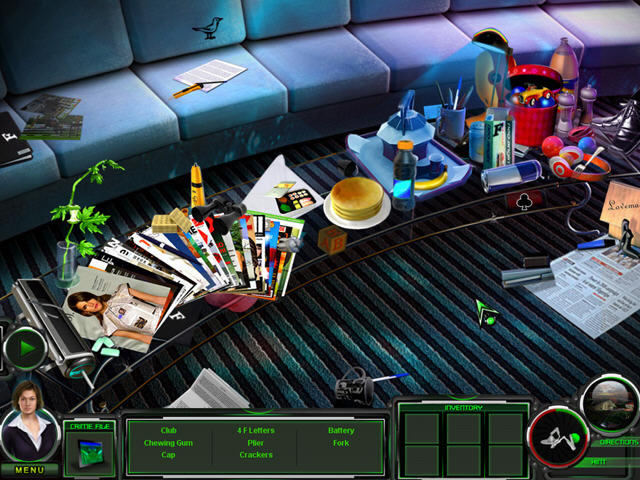Pick 'Fork' in the item list

tap(341, 442)
